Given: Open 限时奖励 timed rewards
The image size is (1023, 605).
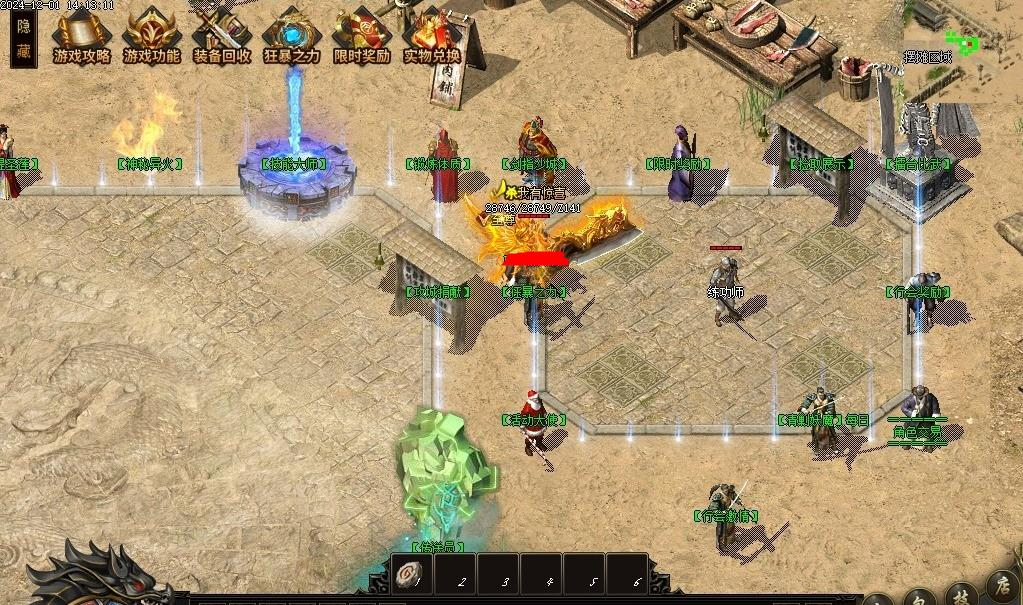Looking at the screenshot, I should click(x=362, y=37).
